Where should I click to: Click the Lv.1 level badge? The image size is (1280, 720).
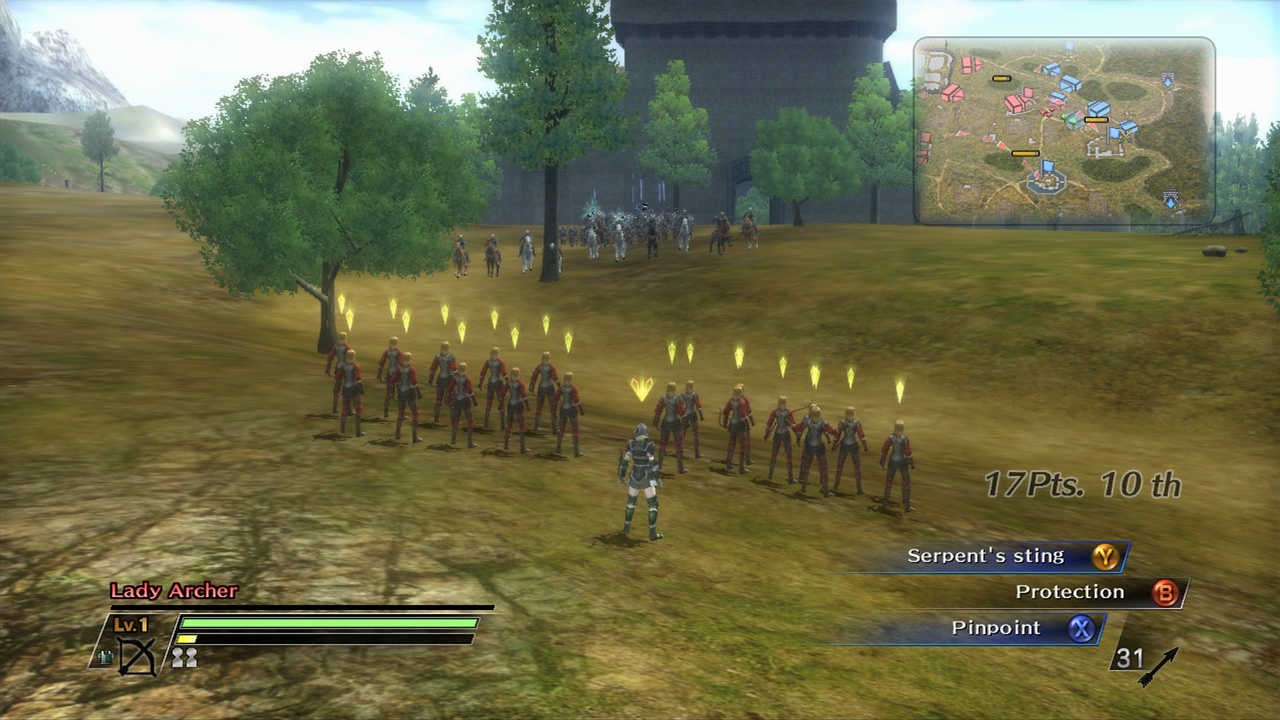point(130,623)
